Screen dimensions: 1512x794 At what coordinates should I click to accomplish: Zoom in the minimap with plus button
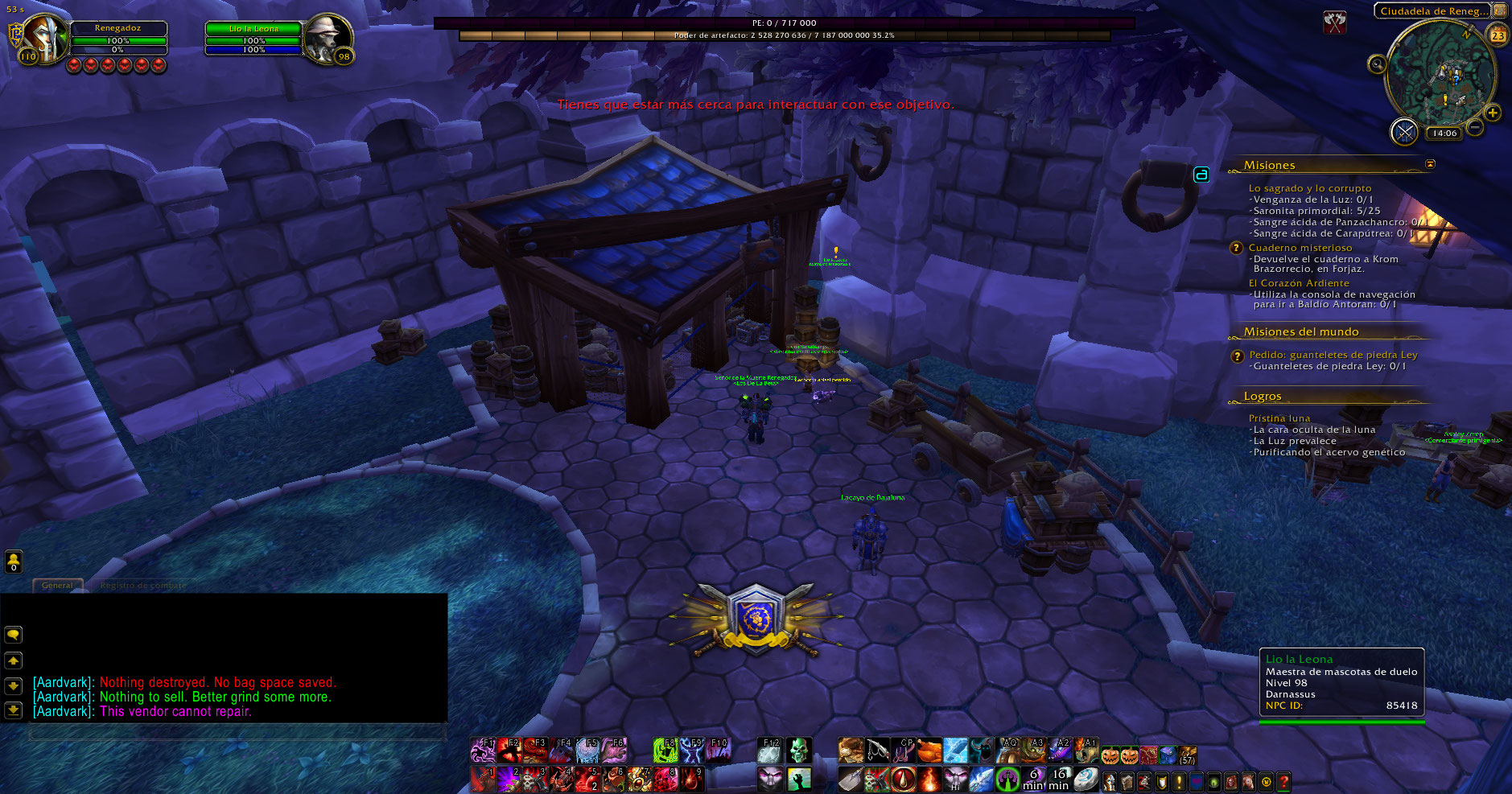tap(1493, 113)
